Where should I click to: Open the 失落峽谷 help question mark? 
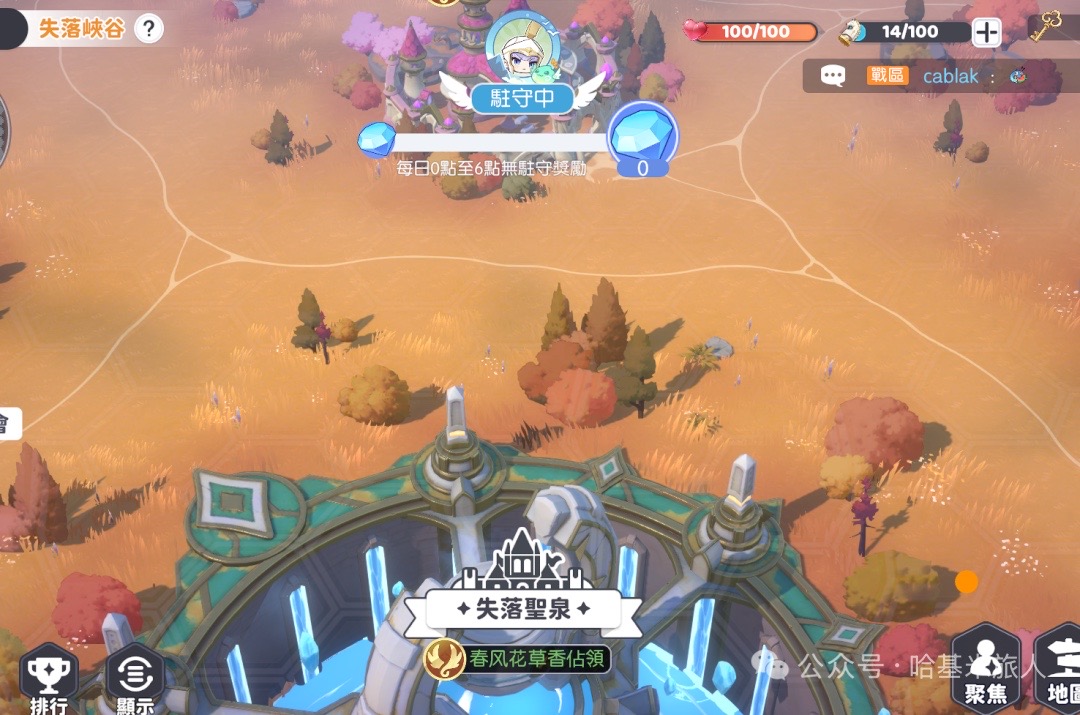148,28
